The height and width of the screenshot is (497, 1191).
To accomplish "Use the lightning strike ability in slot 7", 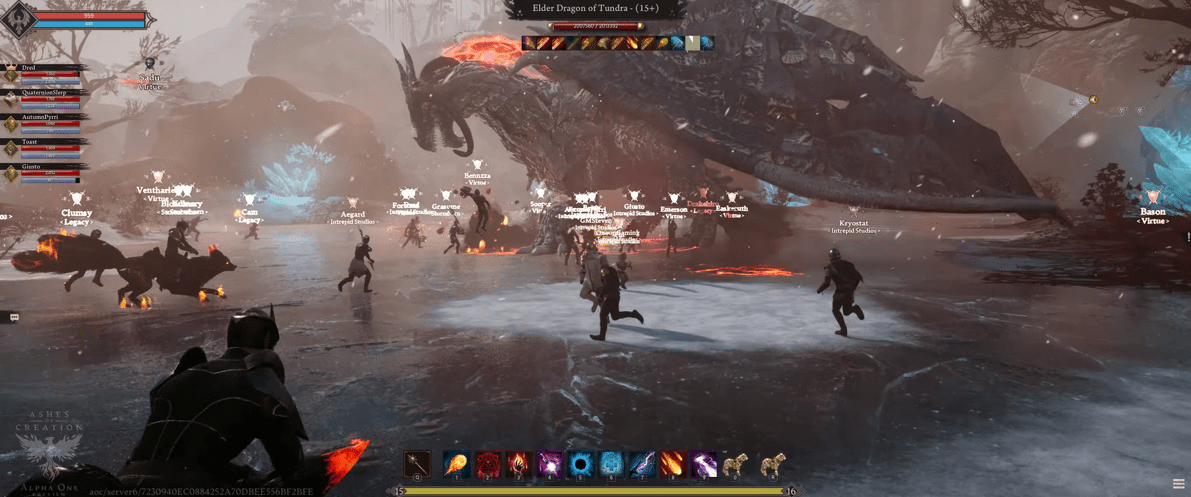I will coord(642,464).
